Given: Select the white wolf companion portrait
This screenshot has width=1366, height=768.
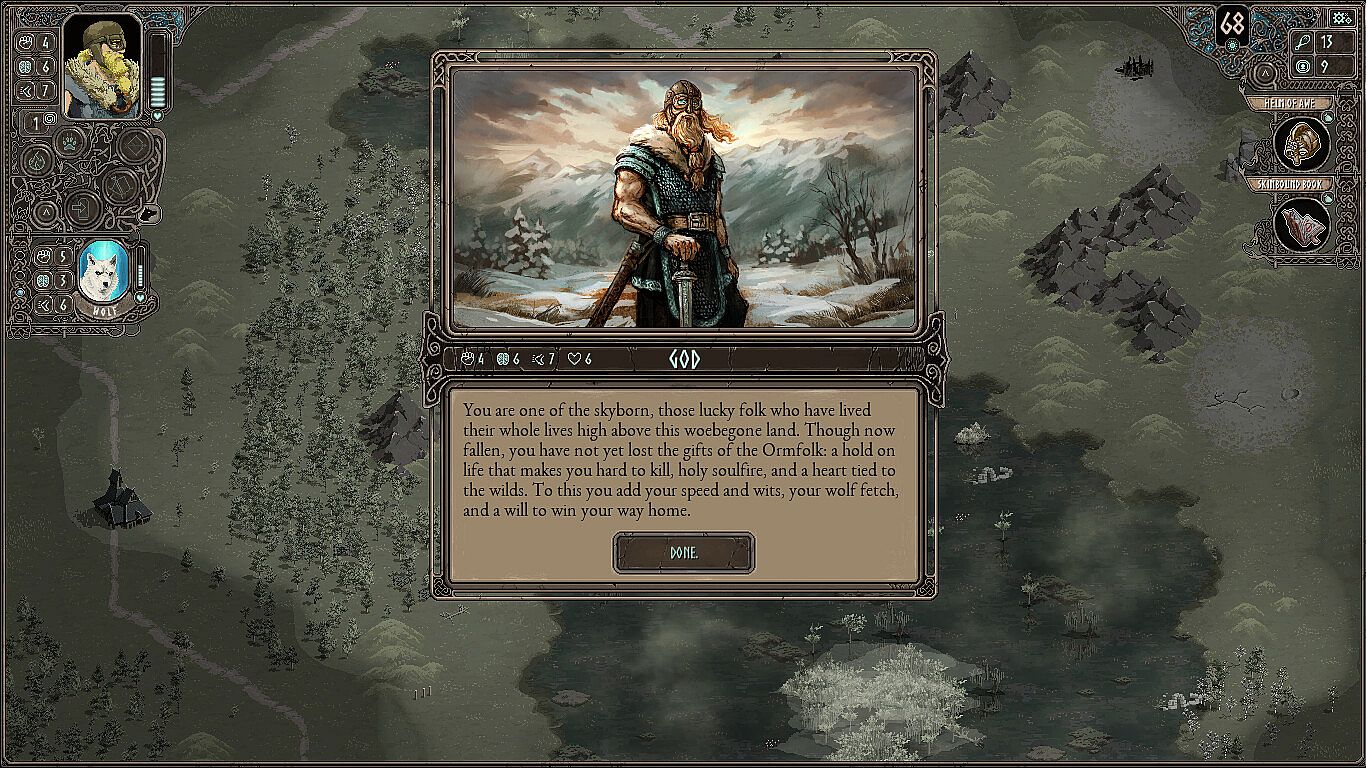Looking at the screenshot, I should click(x=103, y=273).
